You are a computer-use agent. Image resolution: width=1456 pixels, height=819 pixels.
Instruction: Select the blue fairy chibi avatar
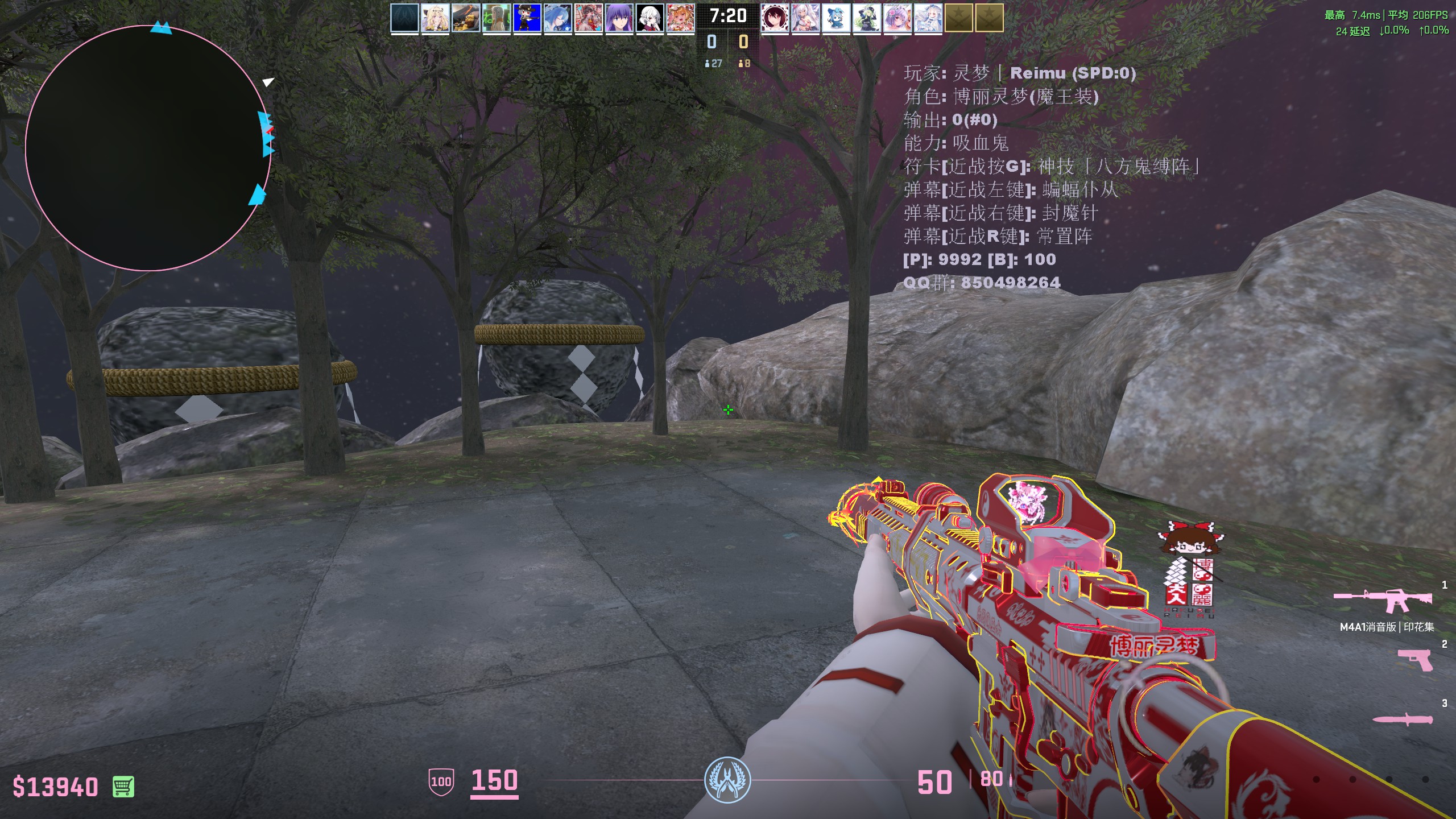tap(835, 18)
